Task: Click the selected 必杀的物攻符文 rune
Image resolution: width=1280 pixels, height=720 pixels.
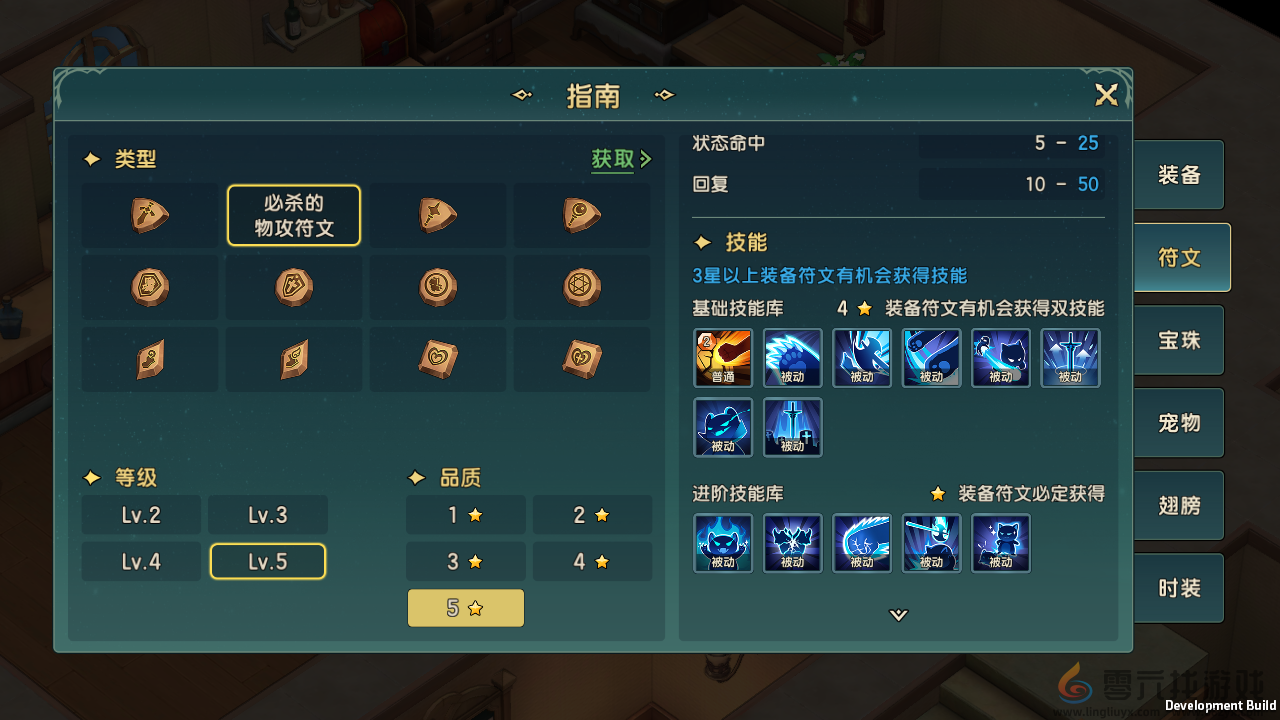Action: [293, 215]
